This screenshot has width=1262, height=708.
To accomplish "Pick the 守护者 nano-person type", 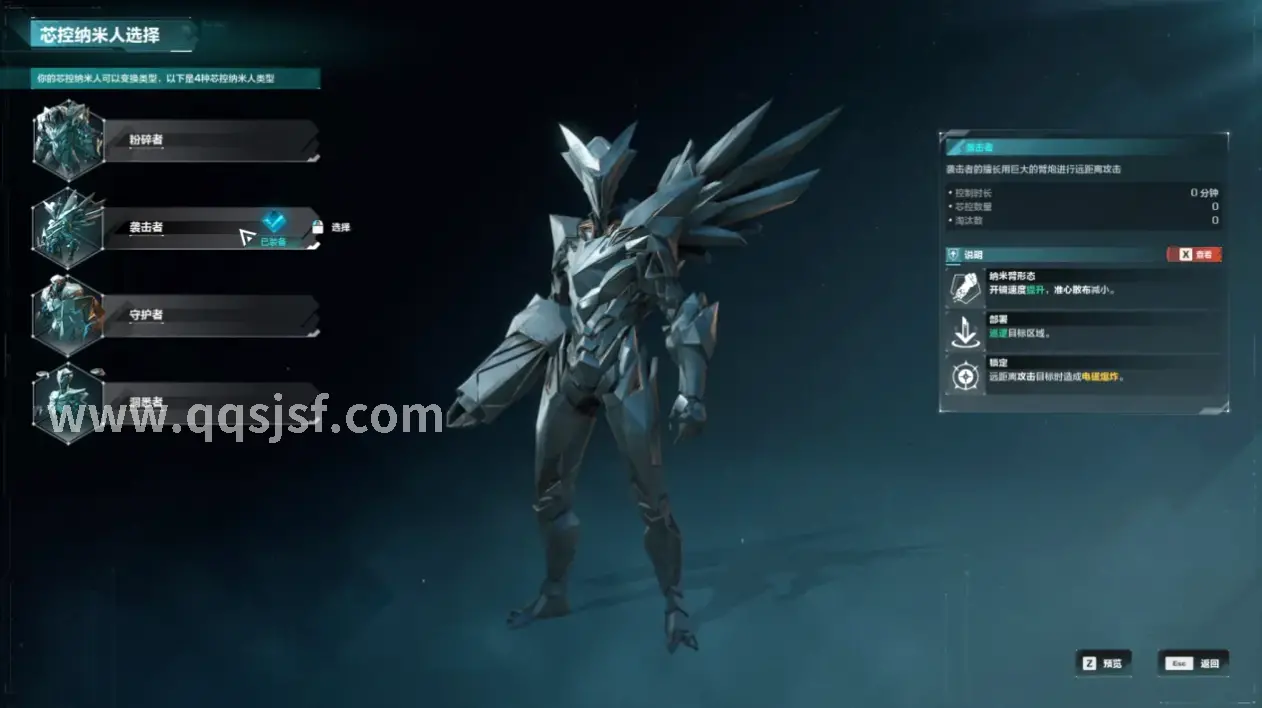I will tap(210, 315).
